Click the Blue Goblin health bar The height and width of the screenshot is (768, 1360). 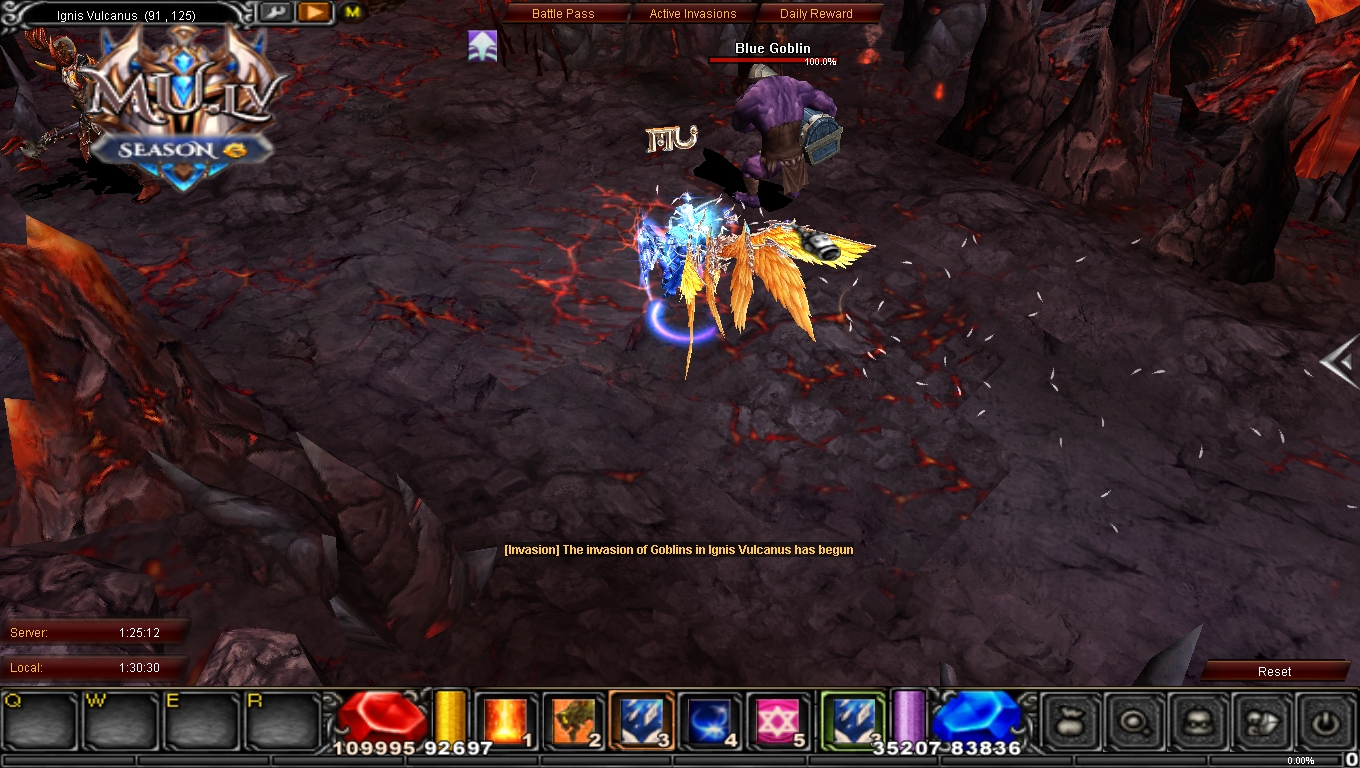(772, 60)
